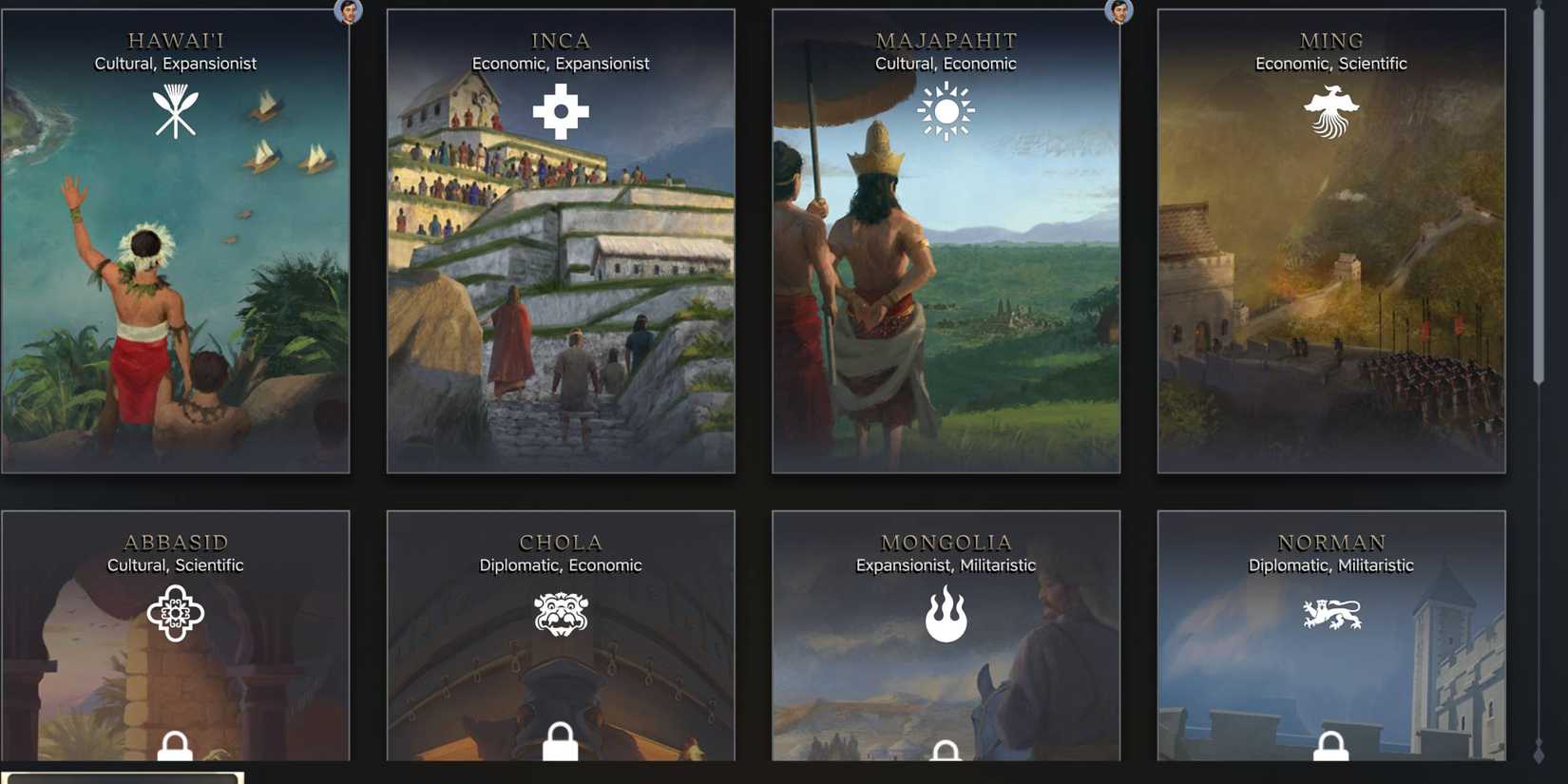Click the Inca chakana cross emblem
This screenshot has width=1568, height=784.
[x=561, y=111]
